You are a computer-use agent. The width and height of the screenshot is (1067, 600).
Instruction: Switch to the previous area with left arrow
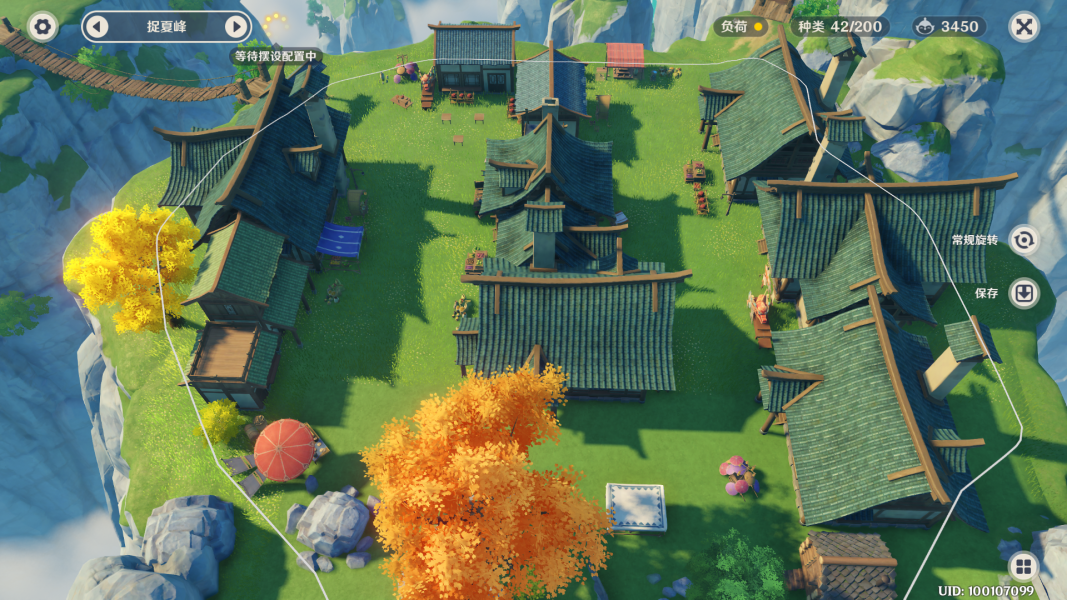[96, 26]
